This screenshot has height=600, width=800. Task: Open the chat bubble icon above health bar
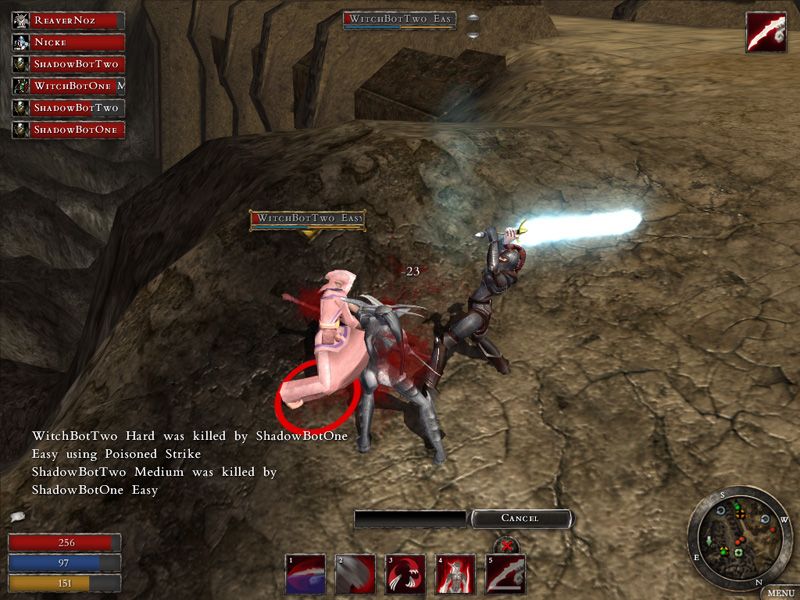tap(16, 518)
